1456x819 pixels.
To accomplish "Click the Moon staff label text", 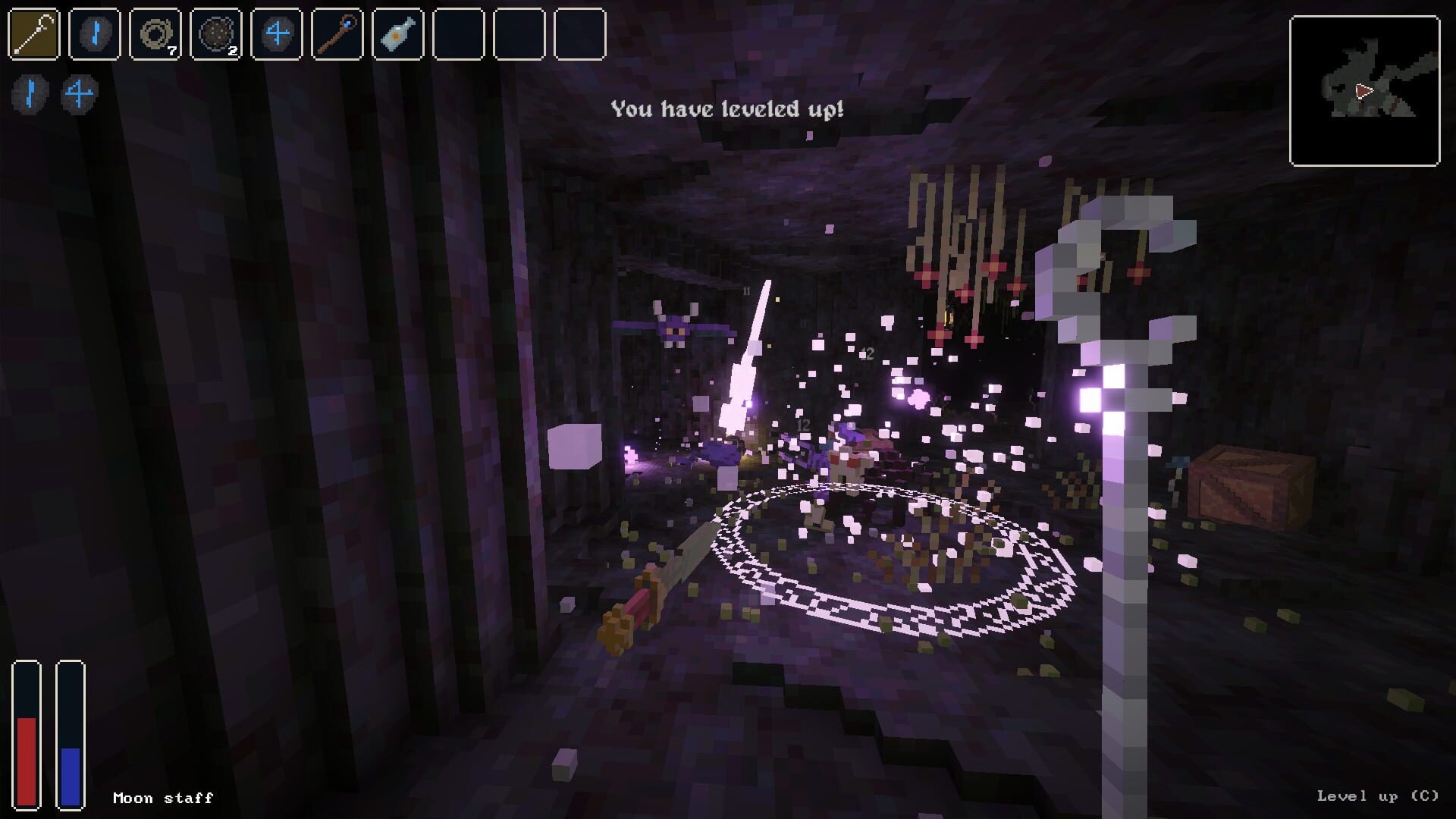I will click(x=162, y=798).
